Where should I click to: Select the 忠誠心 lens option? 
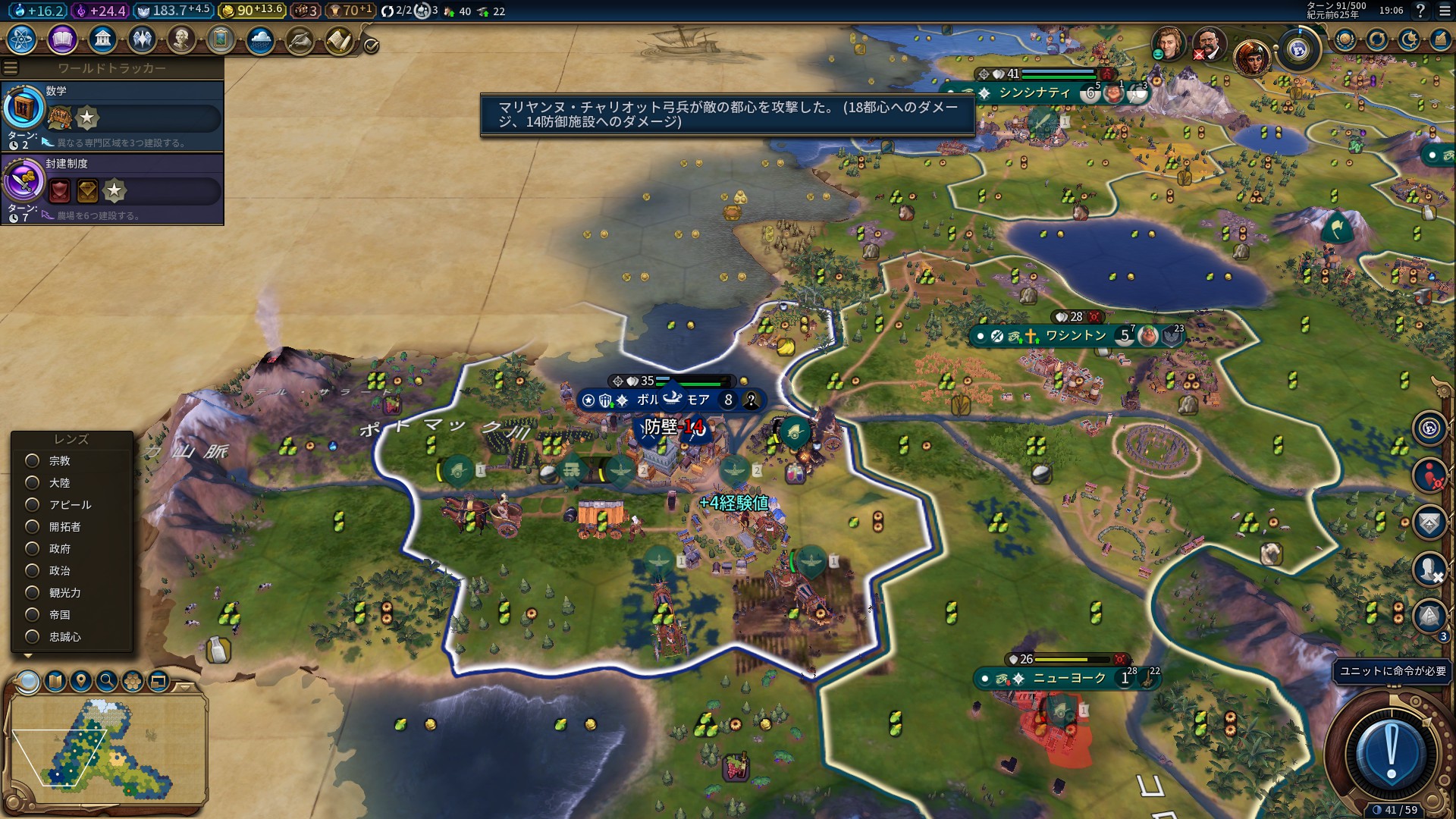pos(33,637)
